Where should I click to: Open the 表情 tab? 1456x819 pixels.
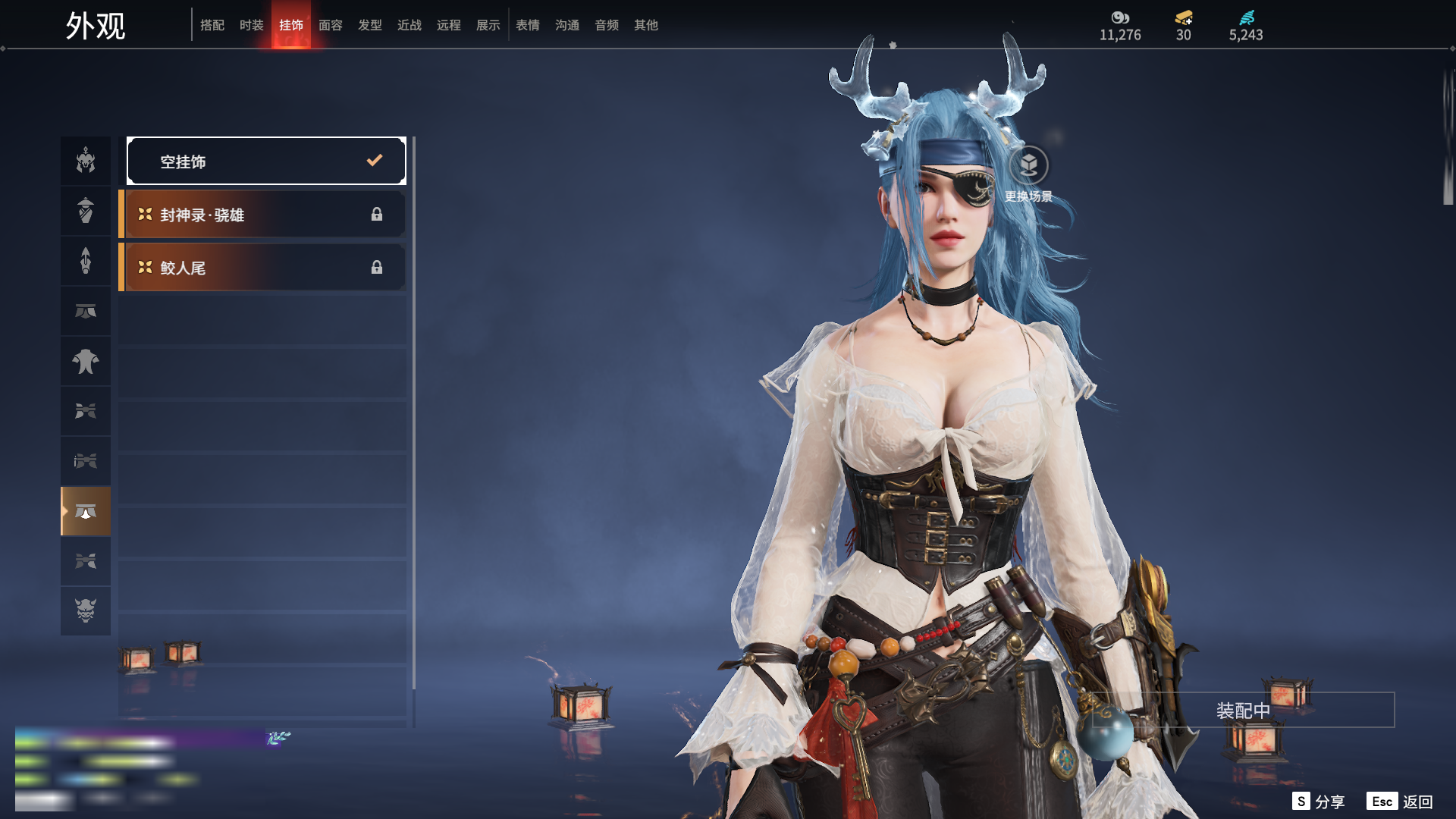coord(528,25)
